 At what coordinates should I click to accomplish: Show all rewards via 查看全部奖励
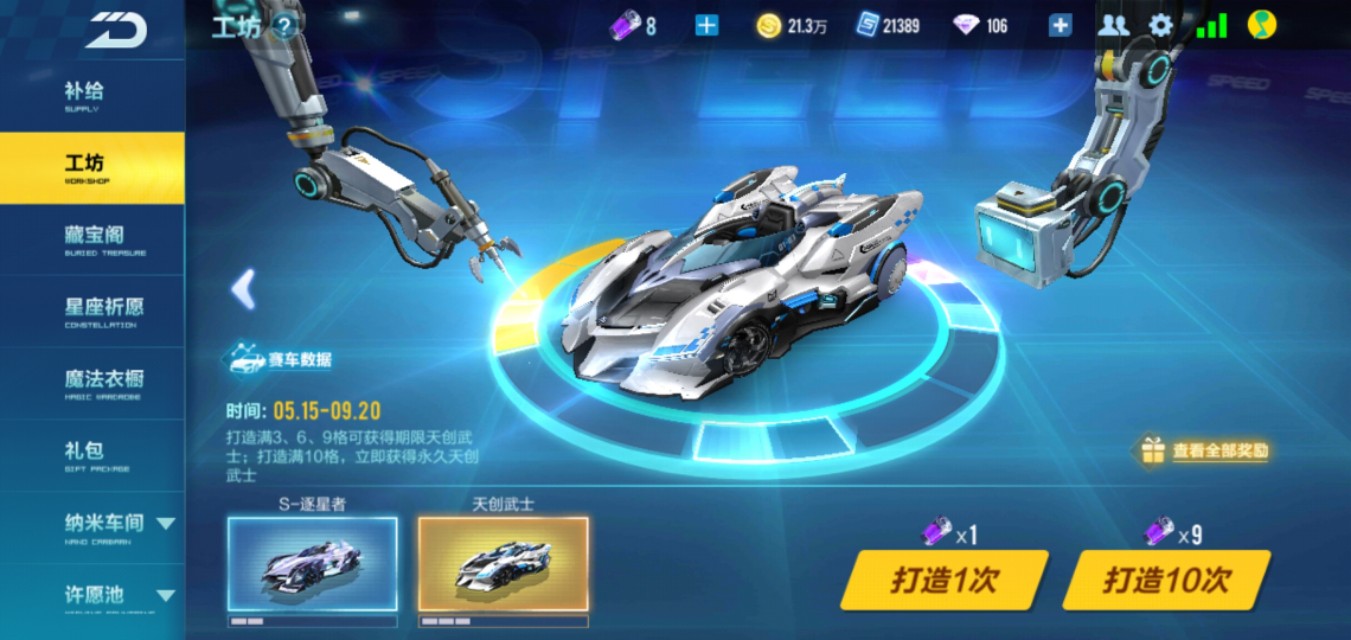coord(1207,451)
